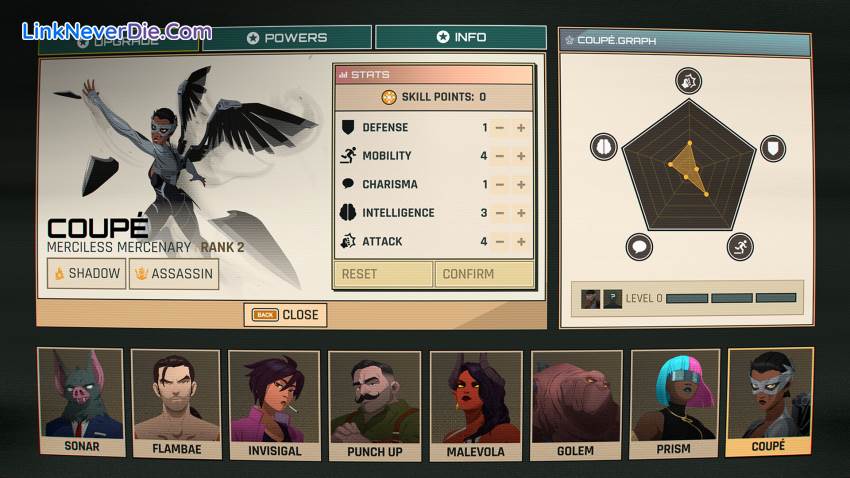Reduce Intelligence by one point
The image size is (850, 478).
pyautogui.click(x=499, y=213)
